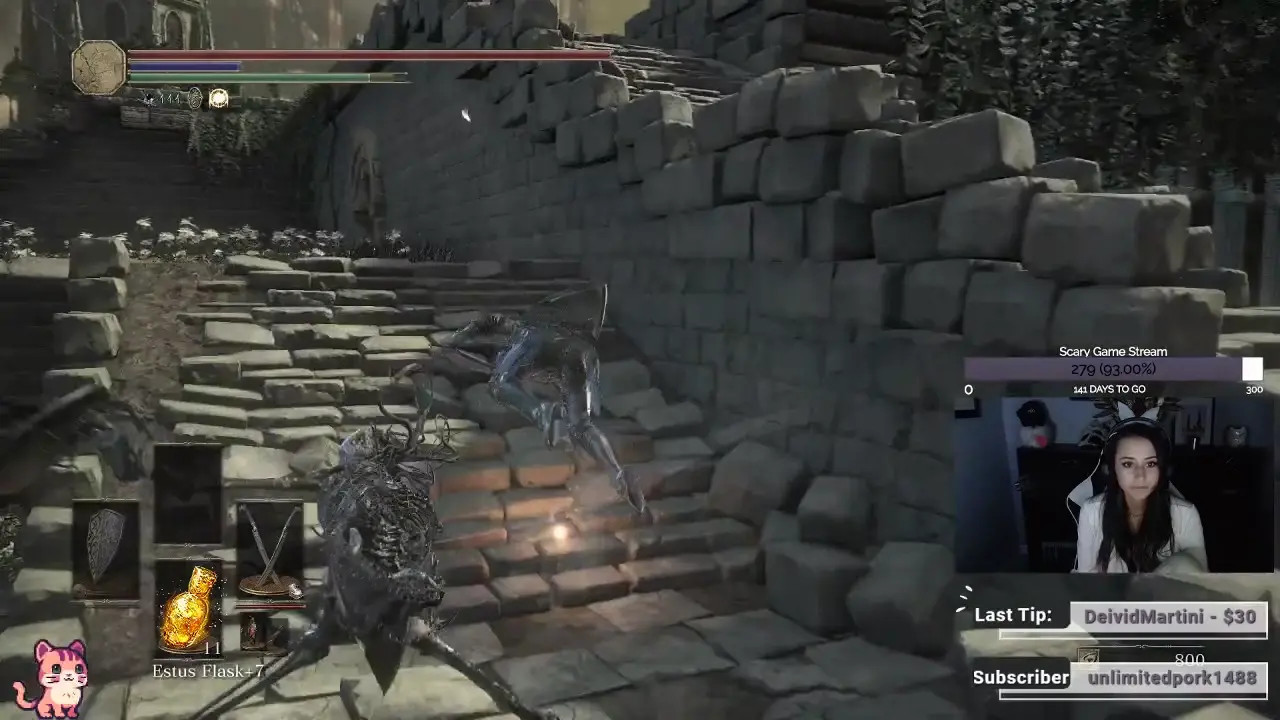Click the Scary Game Stream goal bar
This screenshot has height=720, width=1280.
(1113, 370)
